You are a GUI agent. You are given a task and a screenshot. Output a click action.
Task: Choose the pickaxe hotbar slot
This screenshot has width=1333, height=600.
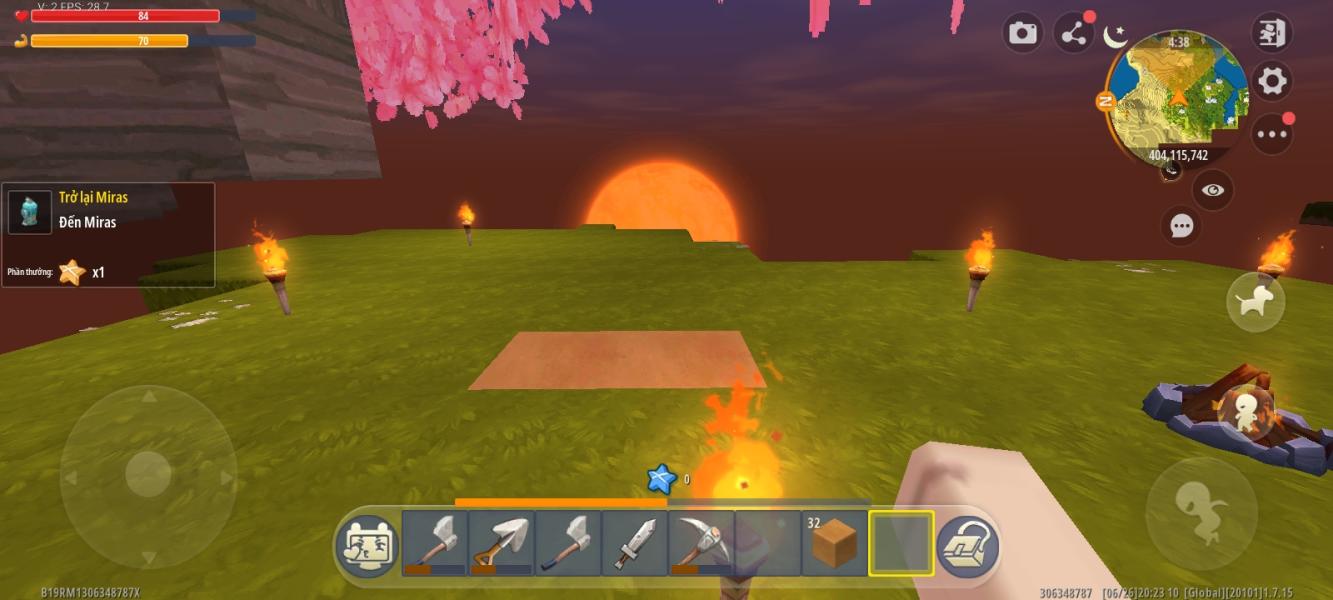701,543
